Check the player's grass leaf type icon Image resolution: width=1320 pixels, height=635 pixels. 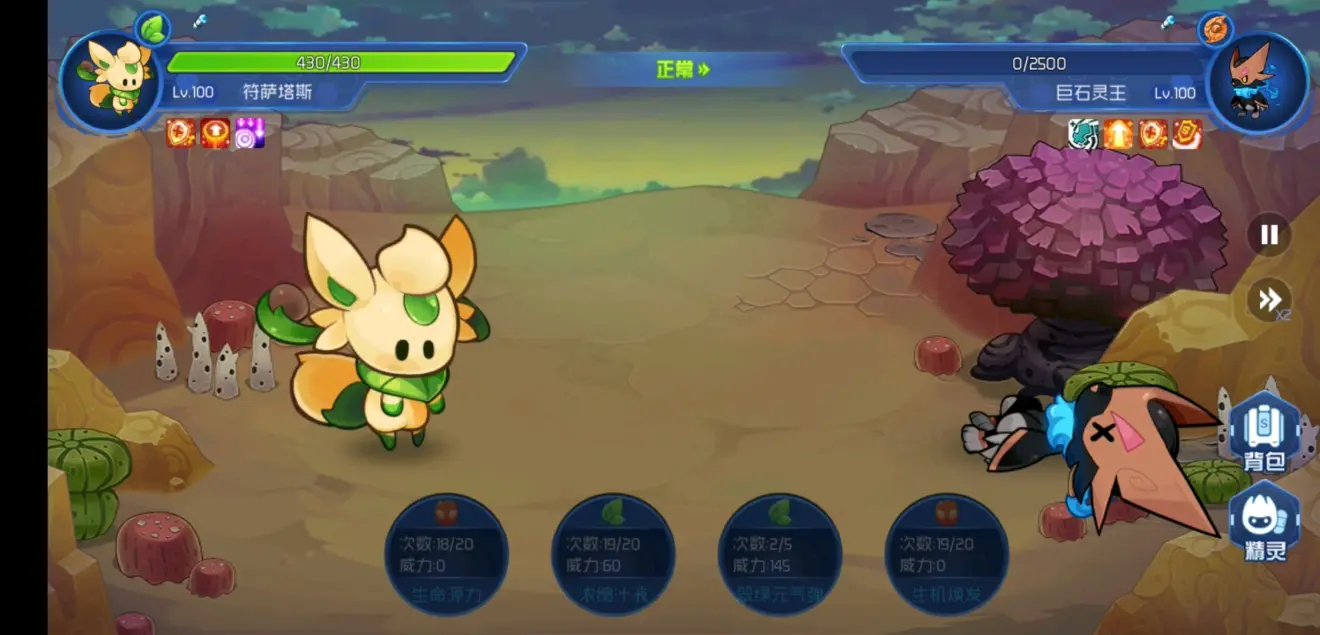[153, 28]
